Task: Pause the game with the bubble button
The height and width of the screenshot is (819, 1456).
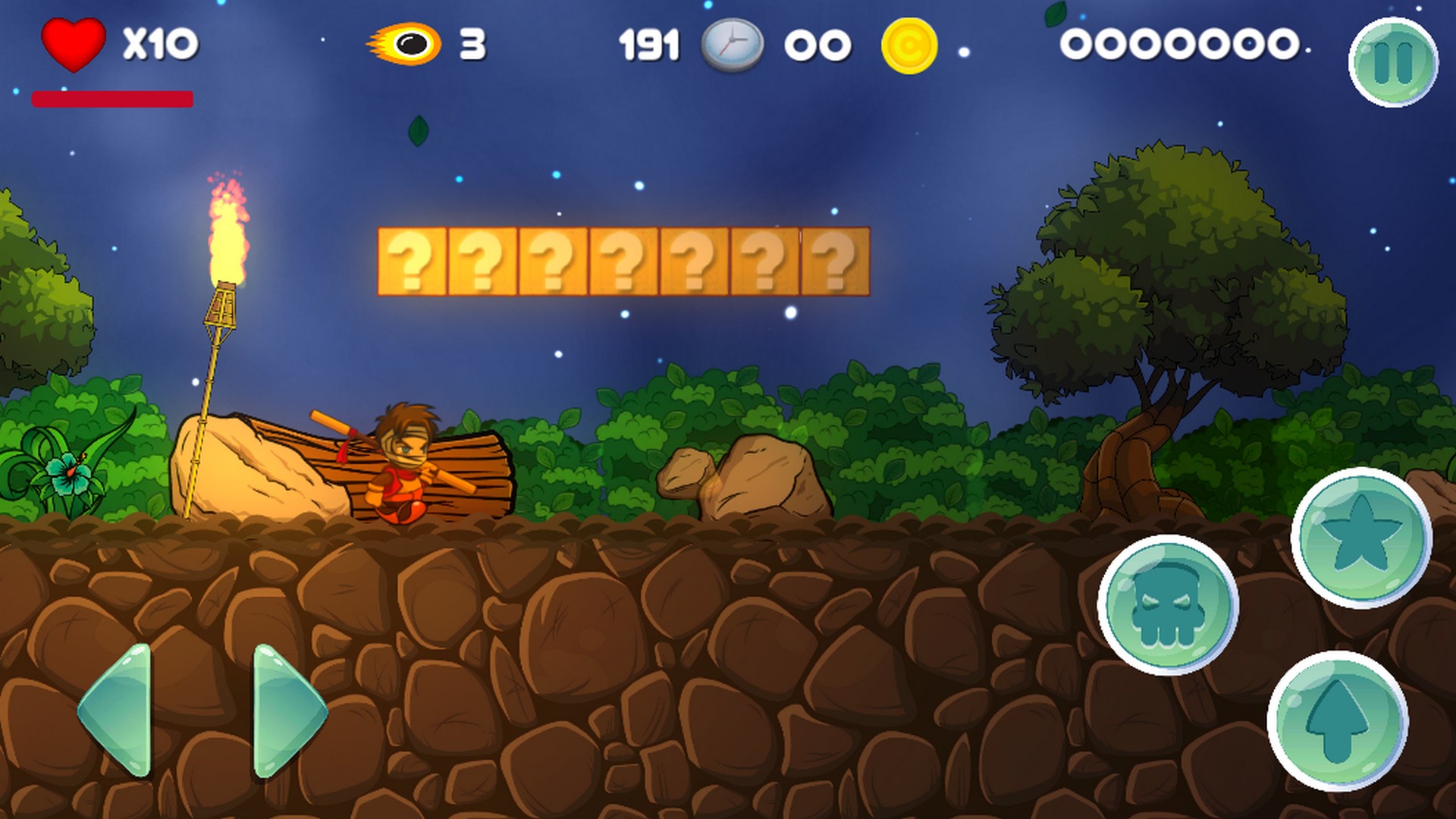Action: [x=1393, y=62]
